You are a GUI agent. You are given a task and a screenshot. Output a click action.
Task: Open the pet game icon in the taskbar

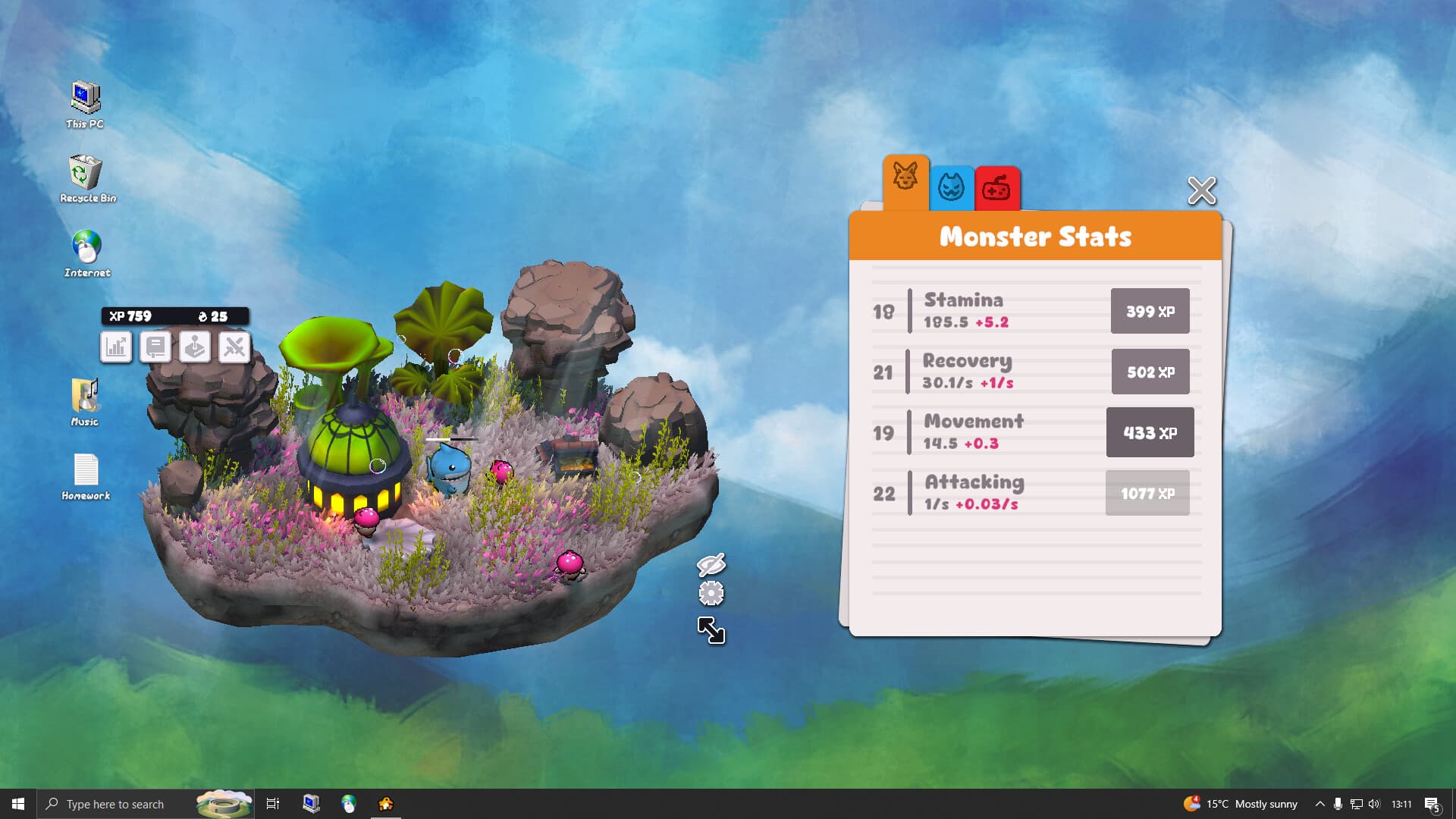[x=387, y=804]
